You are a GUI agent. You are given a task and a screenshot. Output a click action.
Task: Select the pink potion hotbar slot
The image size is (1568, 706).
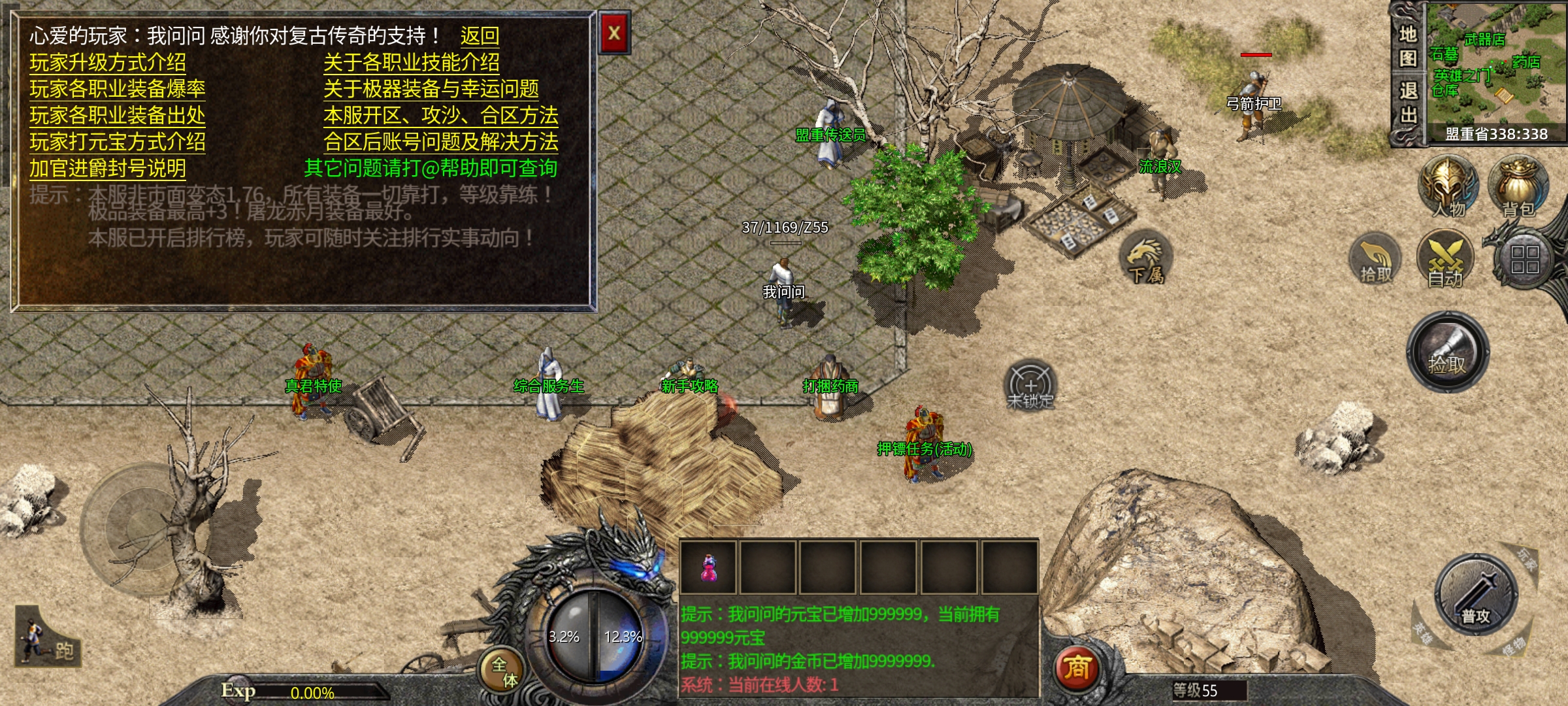tap(708, 567)
